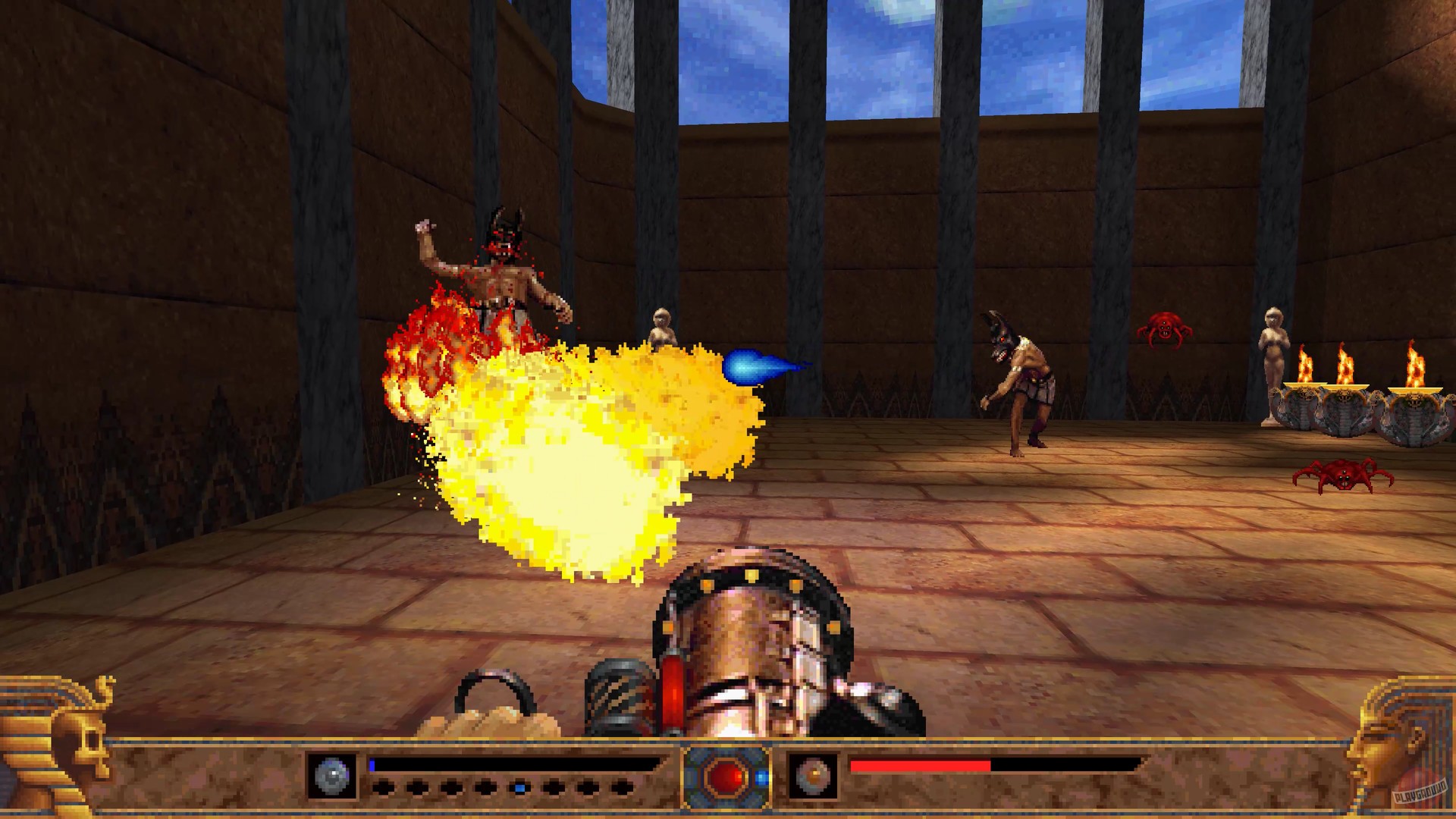This screenshot has height=819, width=1456.
Task: Click the lit blue ammo pip on the ammo counter
Action: click(x=519, y=786)
